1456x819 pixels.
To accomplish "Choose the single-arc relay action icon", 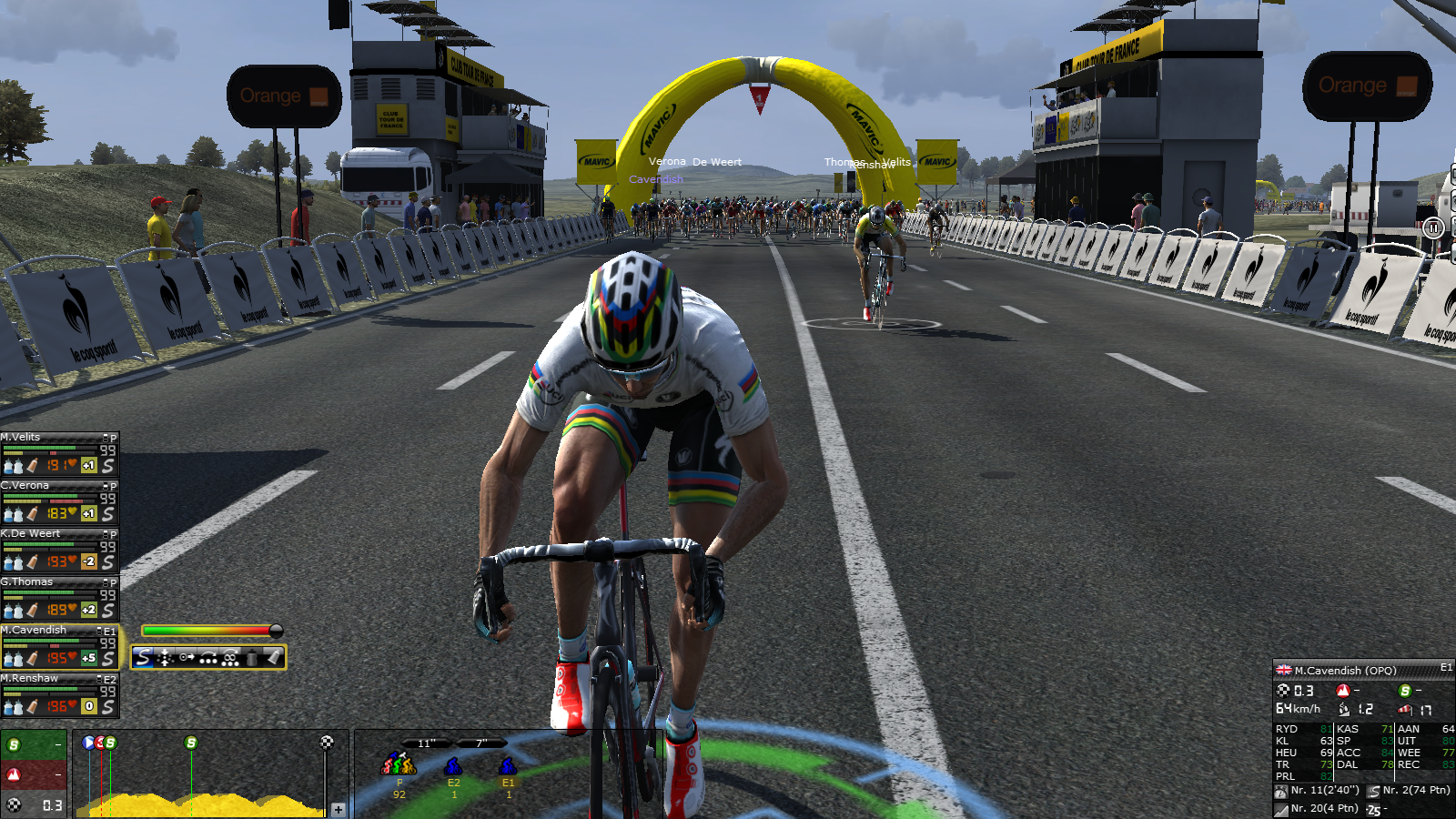I will [208, 657].
